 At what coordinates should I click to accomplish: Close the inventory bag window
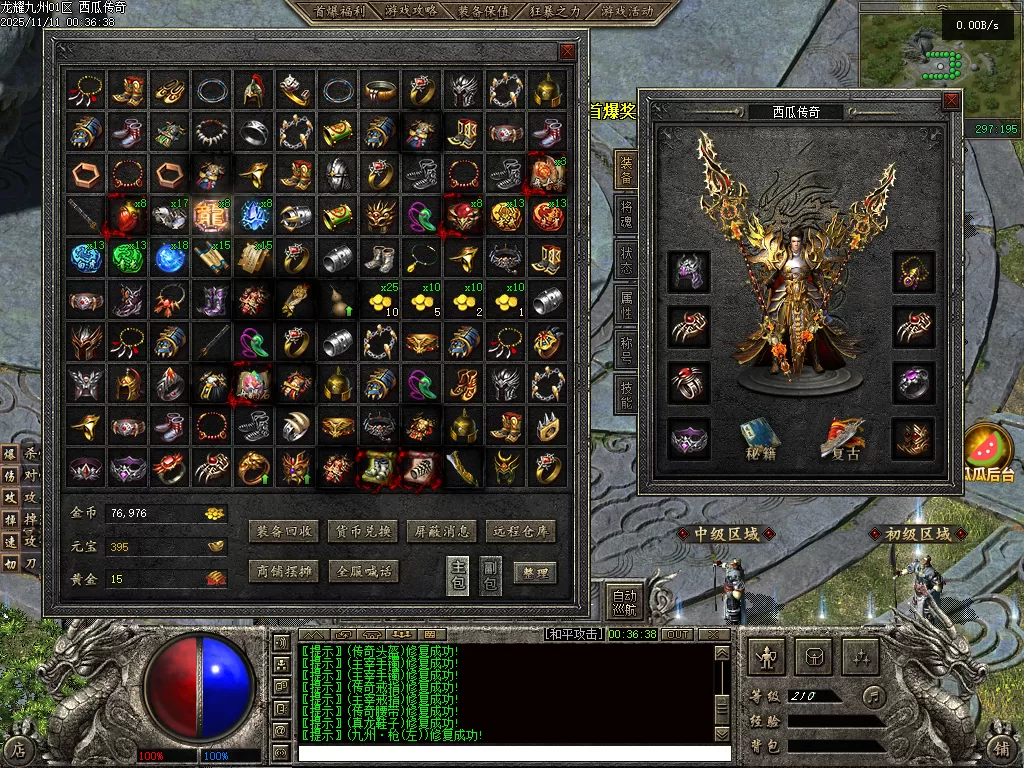pyautogui.click(x=567, y=51)
